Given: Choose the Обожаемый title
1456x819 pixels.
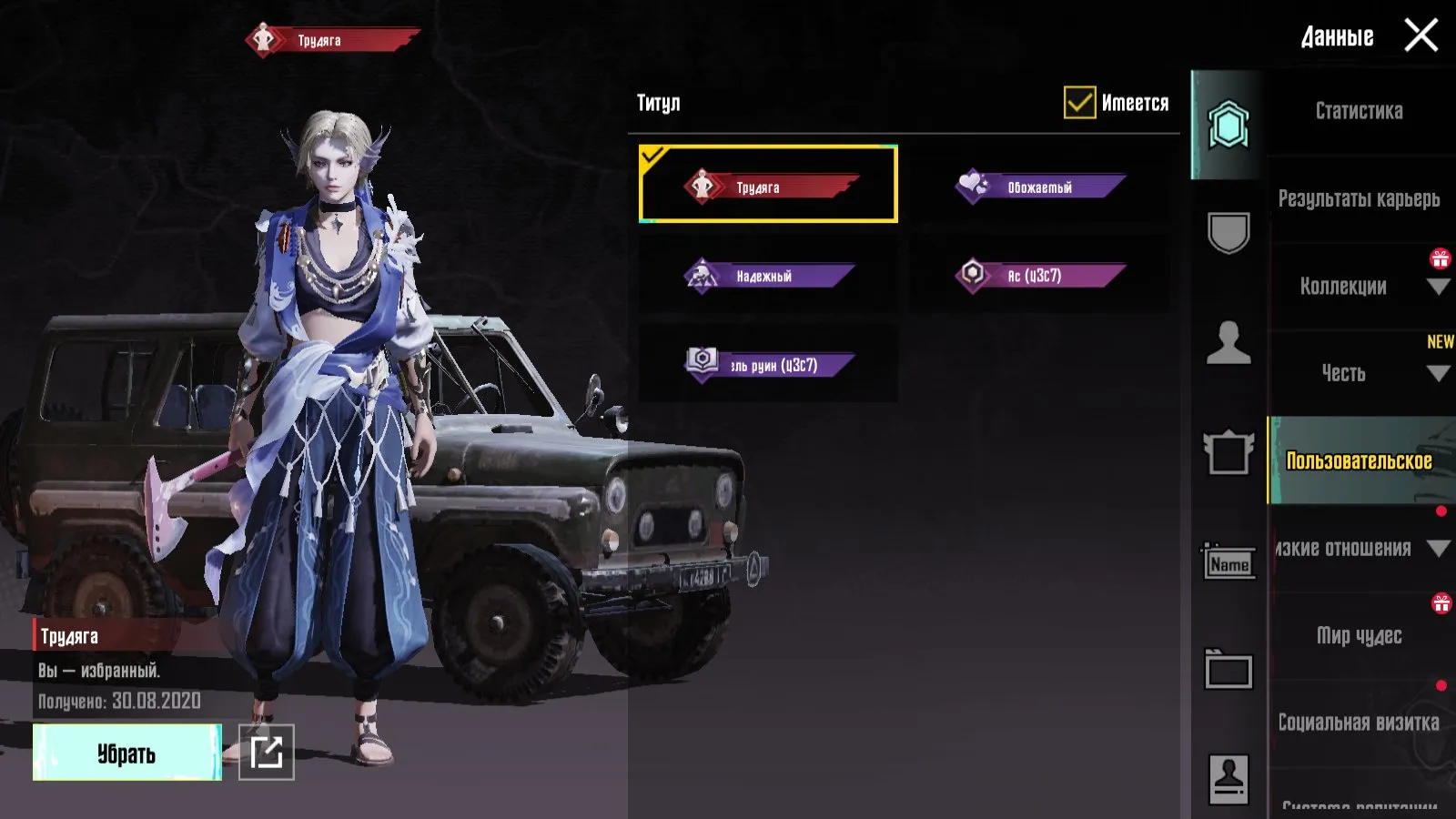Looking at the screenshot, I should [1039, 186].
